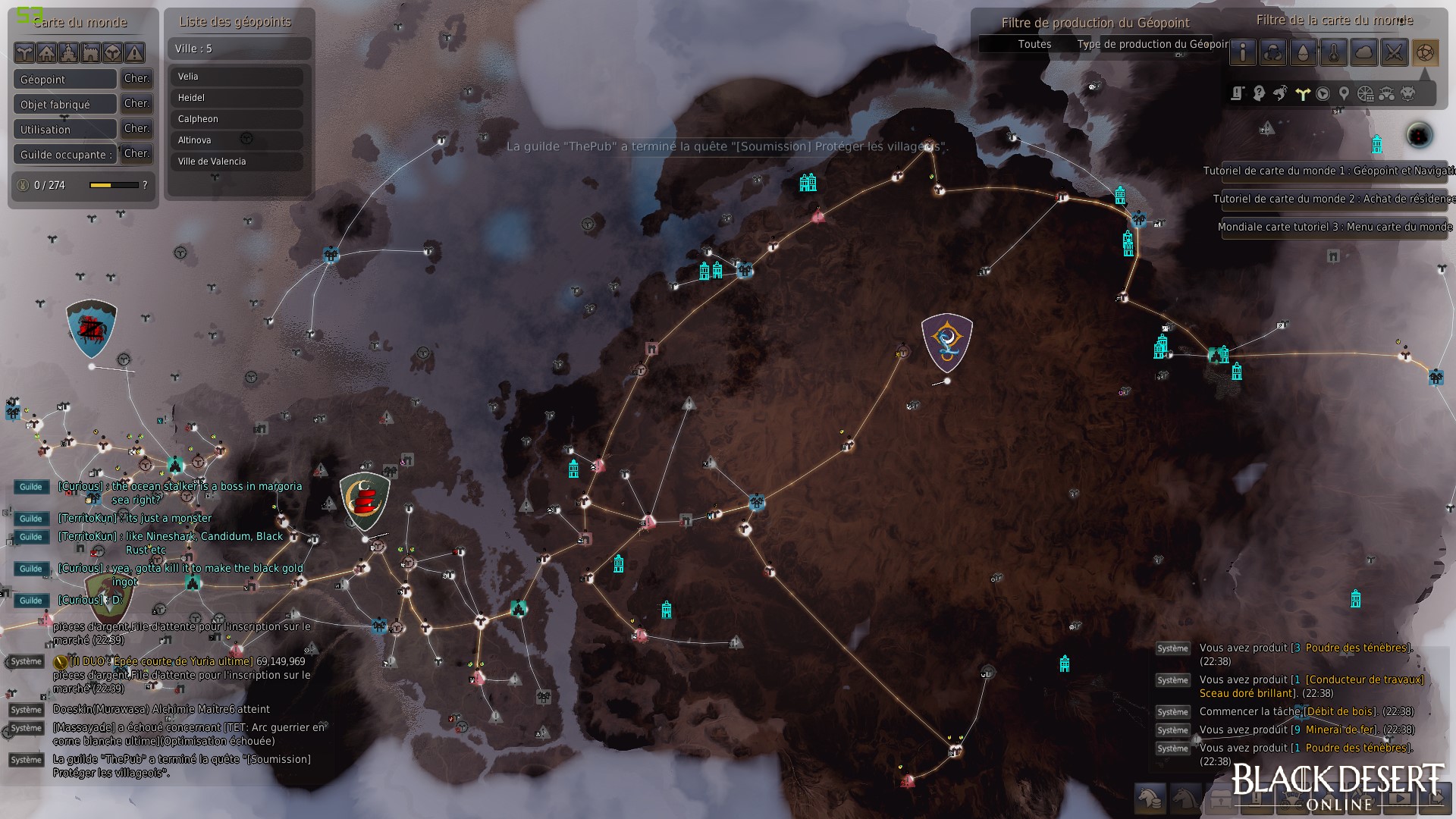
Task: Open the Toutes production filter dropdown
Action: 1034,44
